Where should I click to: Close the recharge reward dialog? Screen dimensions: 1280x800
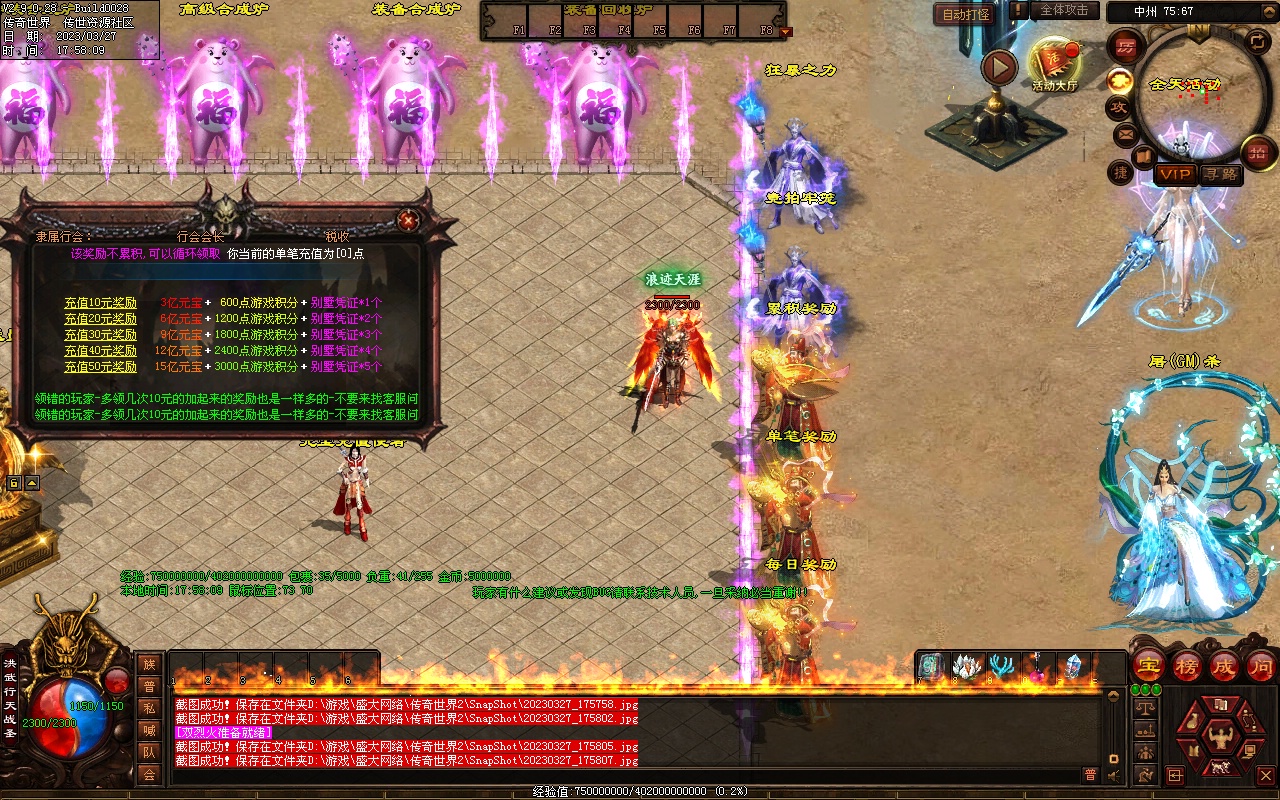pos(407,221)
